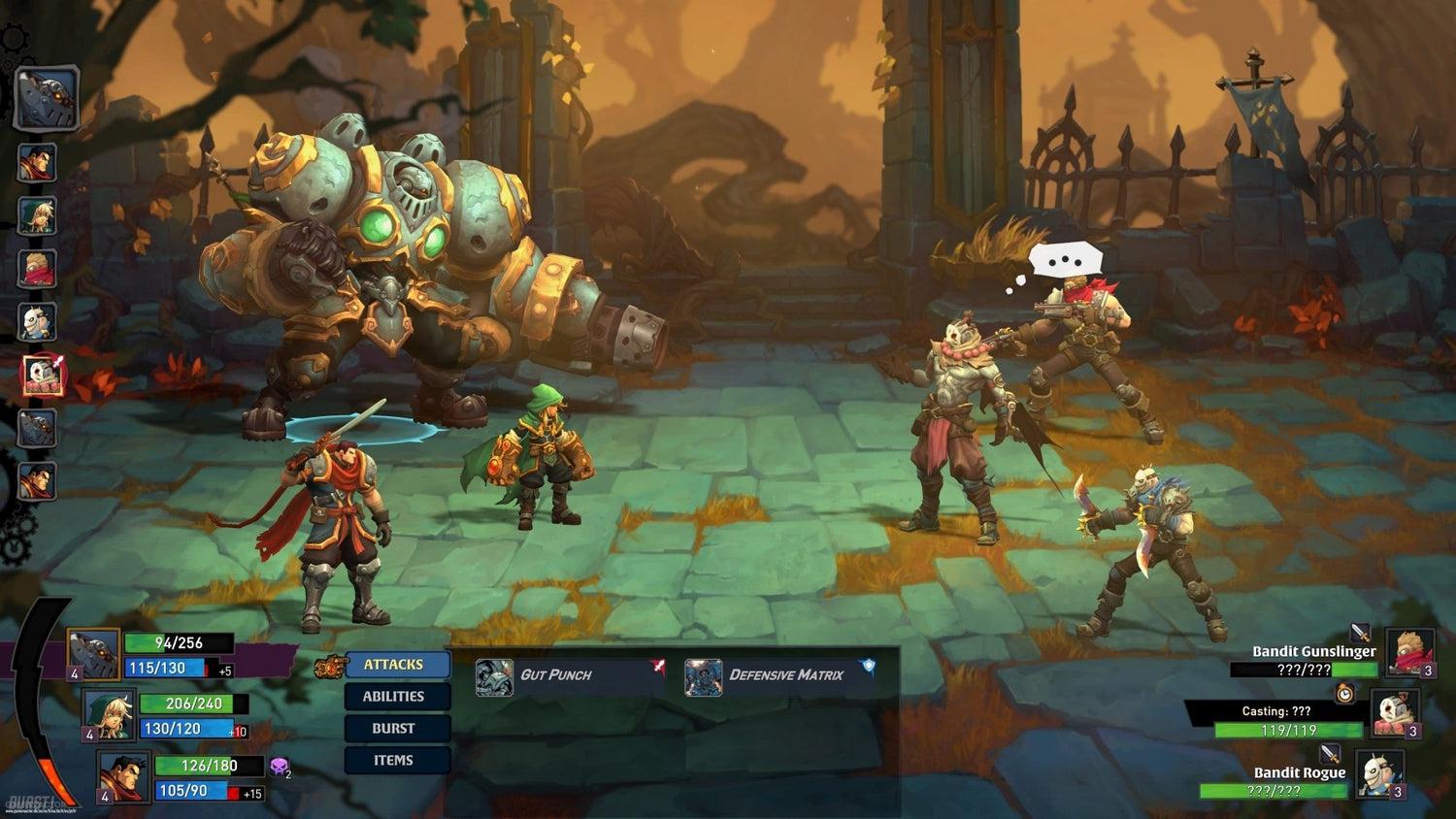Click Bandit Gunslinger's level 3 badge
The image size is (1456, 819).
point(1427,671)
